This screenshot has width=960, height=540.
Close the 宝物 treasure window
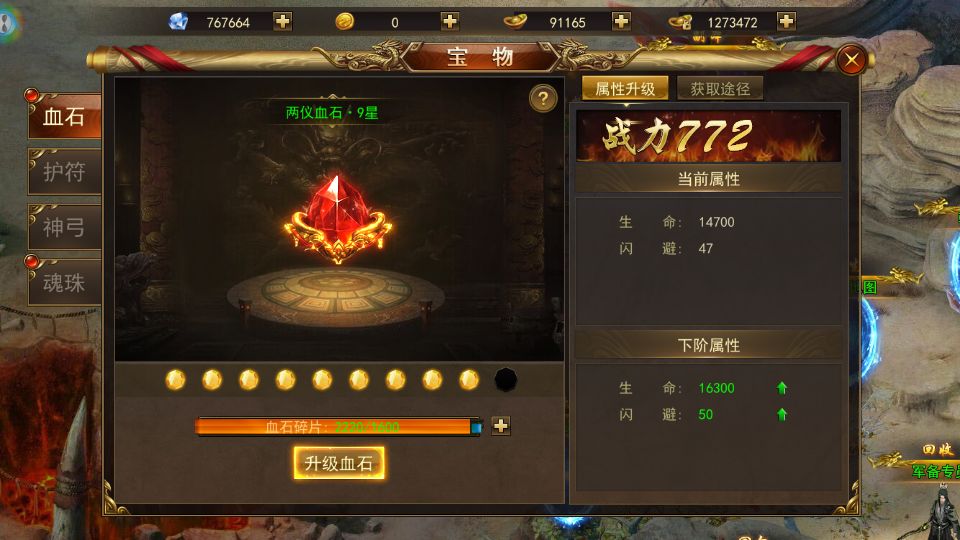pyautogui.click(x=852, y=60)
